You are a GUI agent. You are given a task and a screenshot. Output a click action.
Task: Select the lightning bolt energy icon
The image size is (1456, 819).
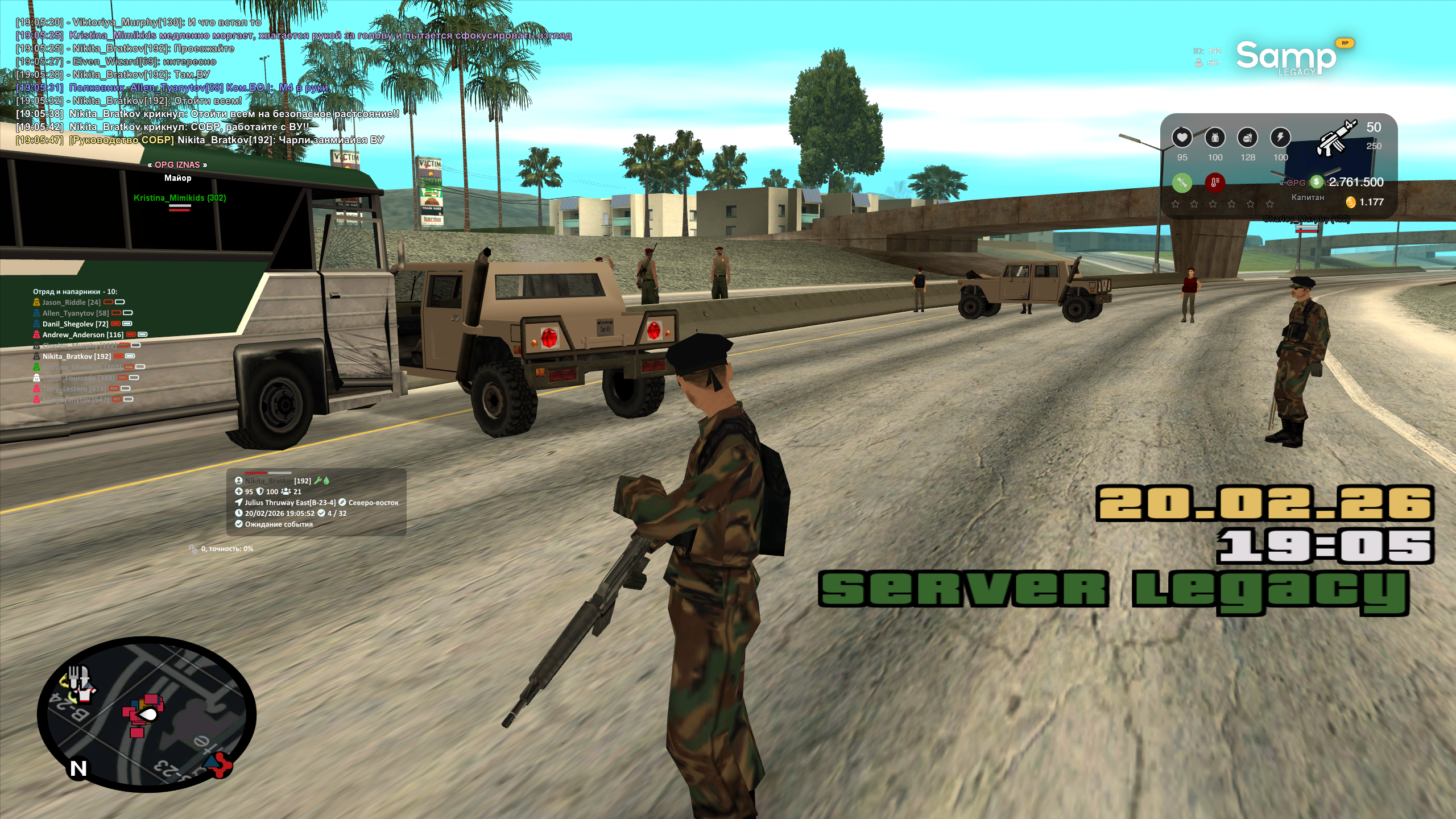tap(1280, 138)
